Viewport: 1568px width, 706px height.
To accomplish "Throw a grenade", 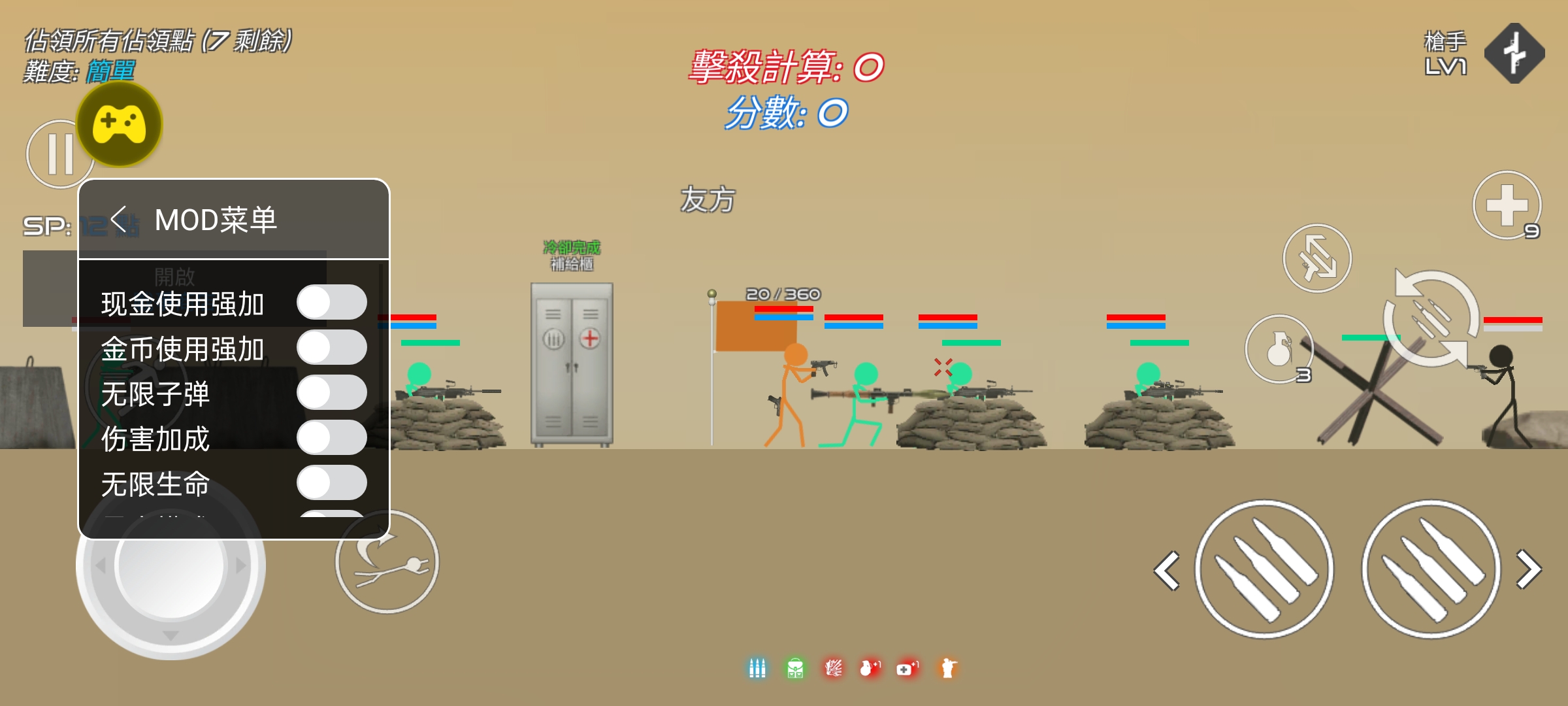I will click(x=1279, y=349).
